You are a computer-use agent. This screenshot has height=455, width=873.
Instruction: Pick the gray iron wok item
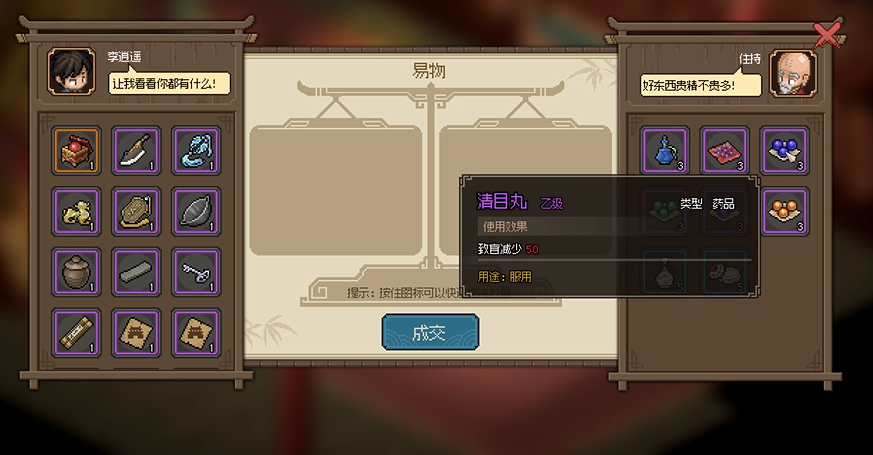(x=196, y=210)
